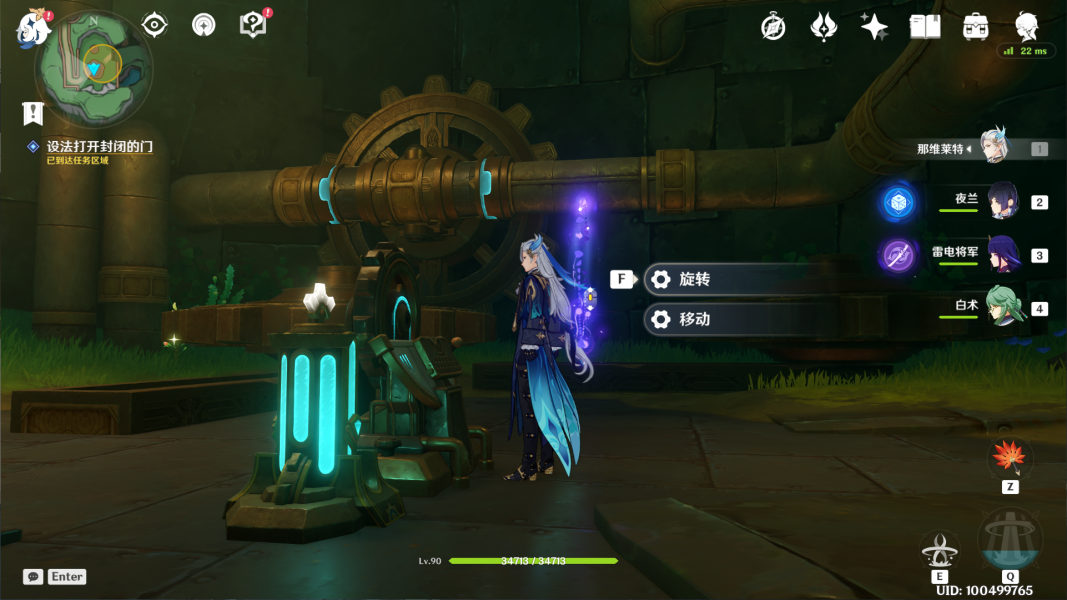
Task: Open the adventurer handbook book icon
Action: [x=925, y=27]
